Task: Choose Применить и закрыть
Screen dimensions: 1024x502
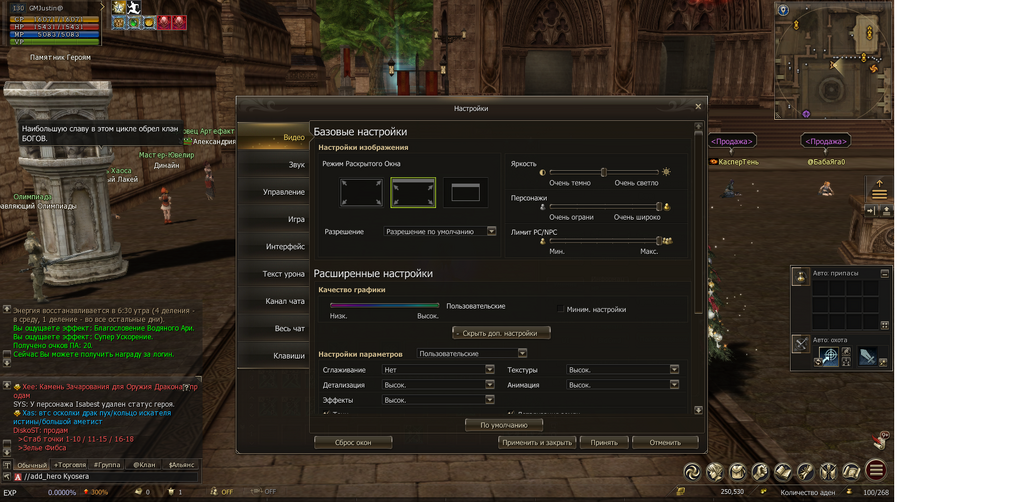Action: coord(537,442)
